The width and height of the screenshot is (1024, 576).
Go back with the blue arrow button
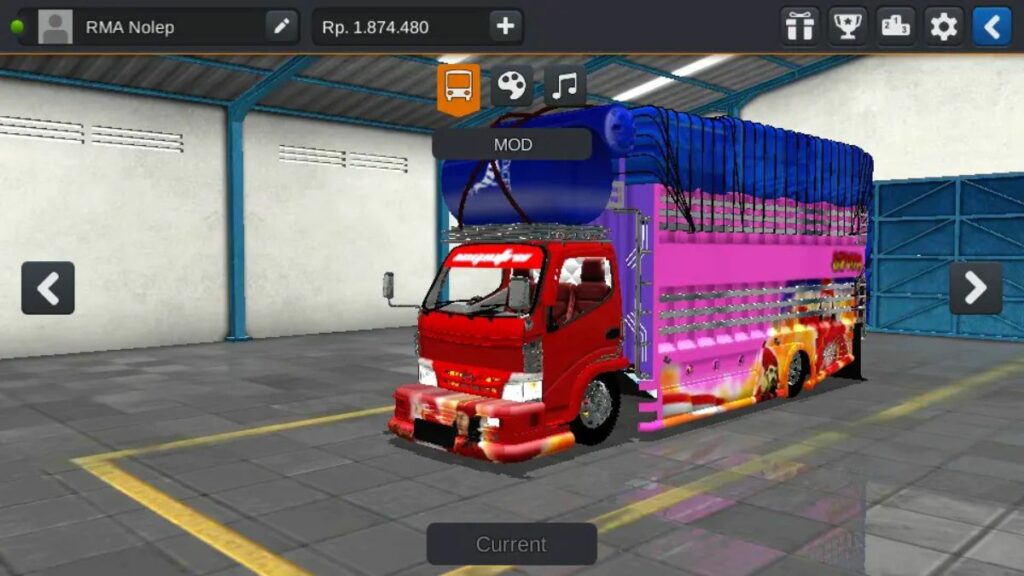point(991,27)
